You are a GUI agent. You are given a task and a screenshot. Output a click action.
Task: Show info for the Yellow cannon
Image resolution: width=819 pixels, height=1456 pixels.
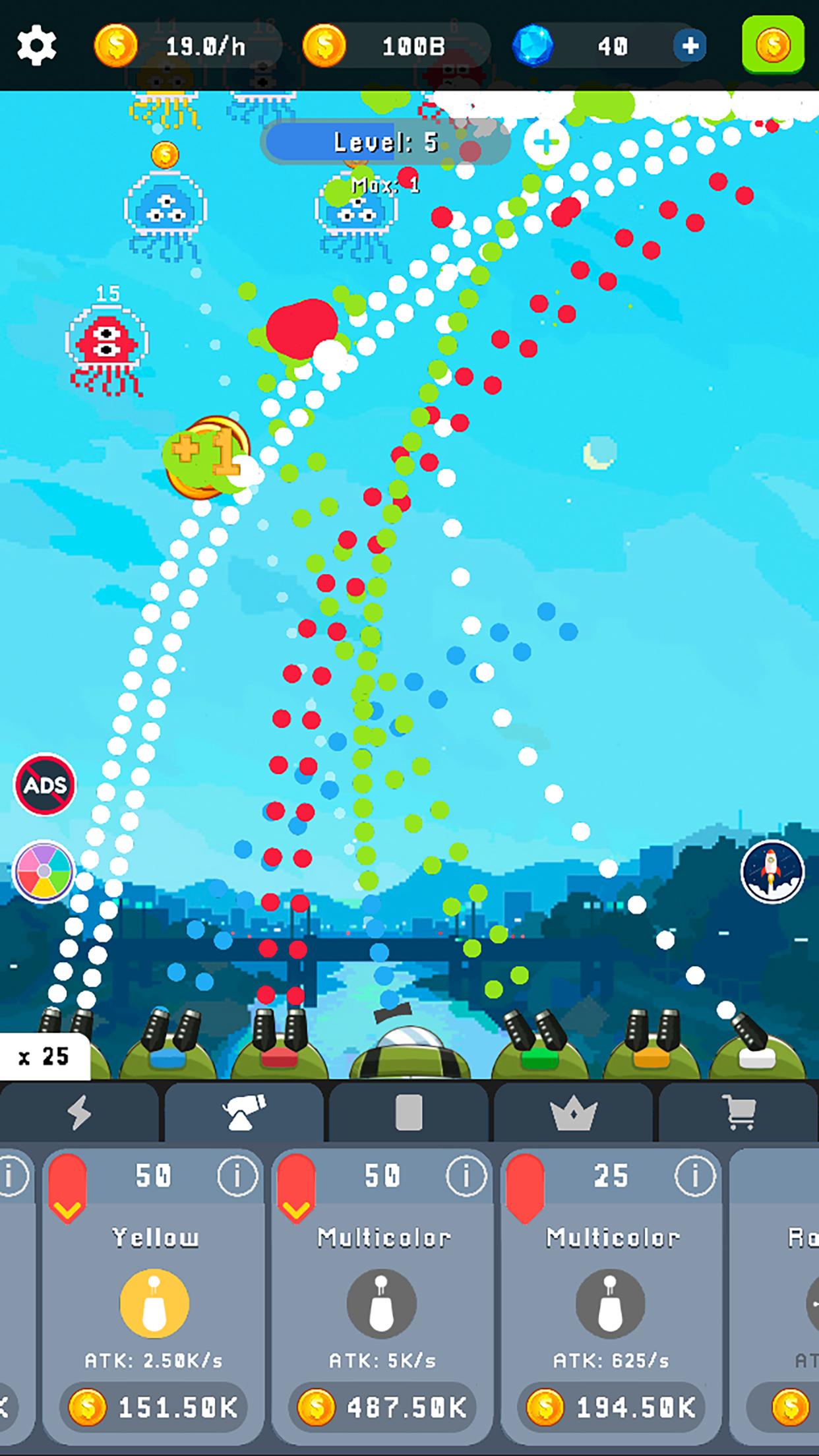(x=237, y=1174)
